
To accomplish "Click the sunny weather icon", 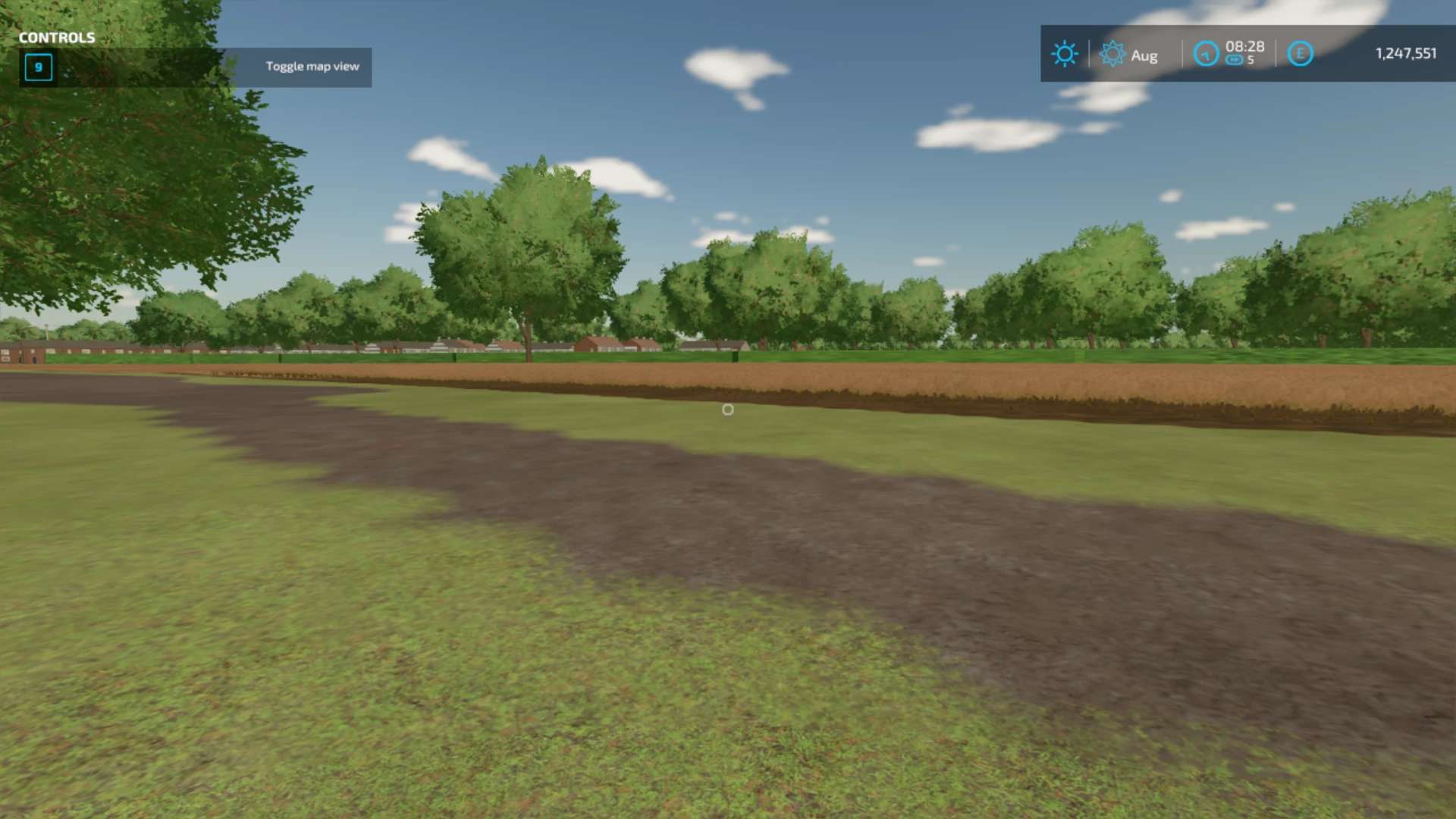I will (x=1064, y=54).
